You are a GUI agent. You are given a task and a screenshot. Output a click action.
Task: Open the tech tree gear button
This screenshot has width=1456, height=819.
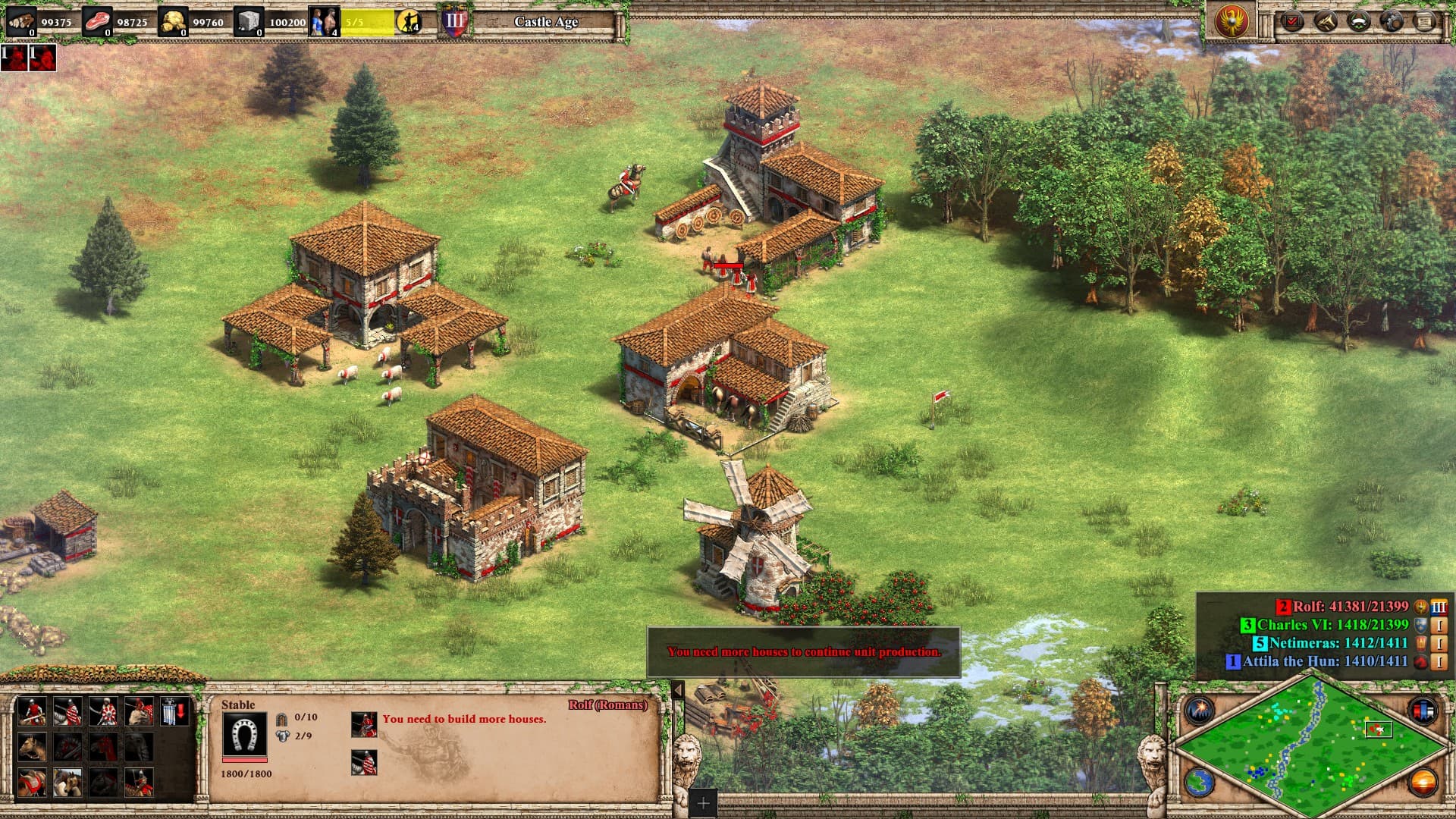[x=1392, y=21]
